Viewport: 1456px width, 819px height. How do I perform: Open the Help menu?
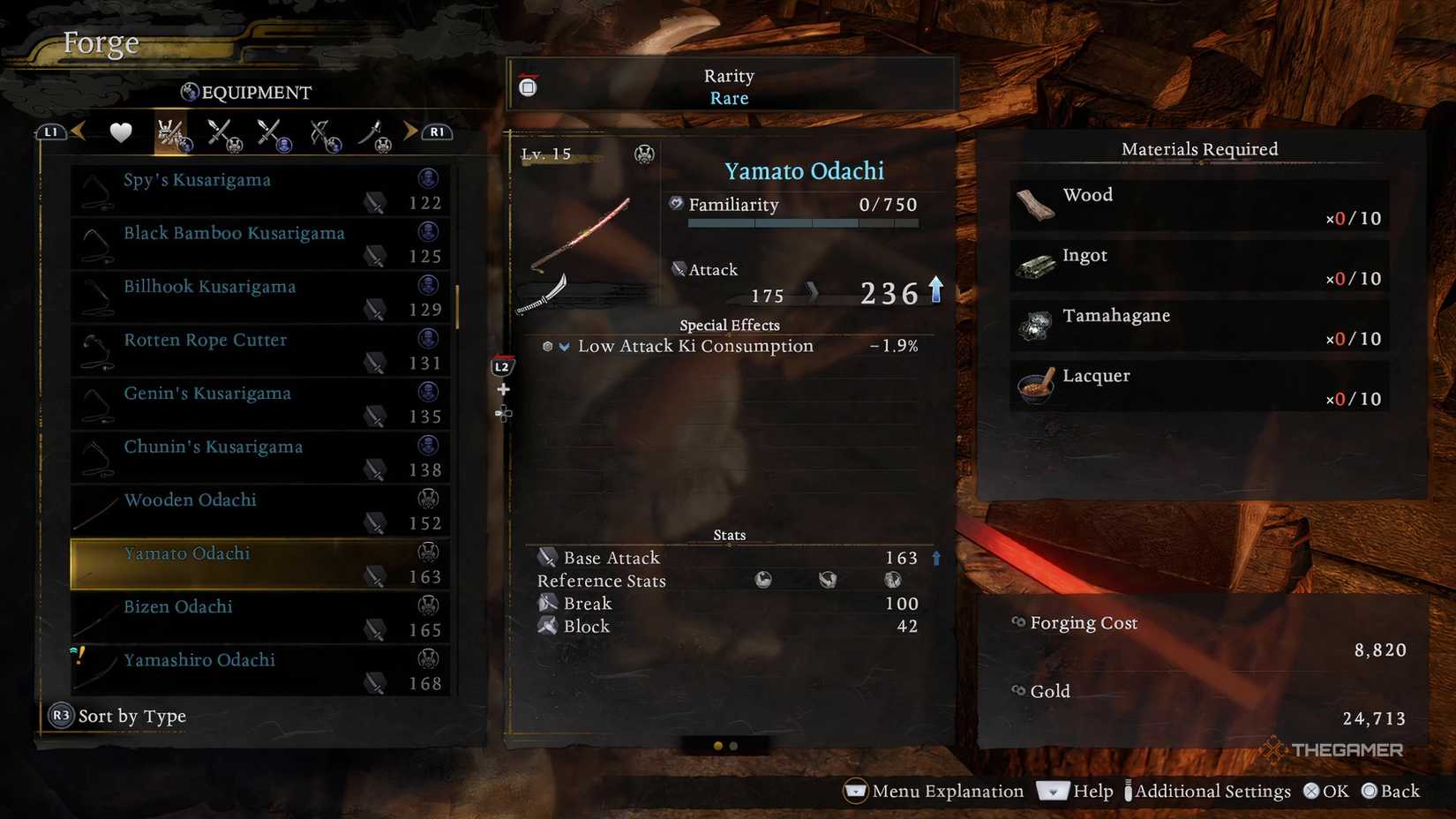(x=1092, y=792)
